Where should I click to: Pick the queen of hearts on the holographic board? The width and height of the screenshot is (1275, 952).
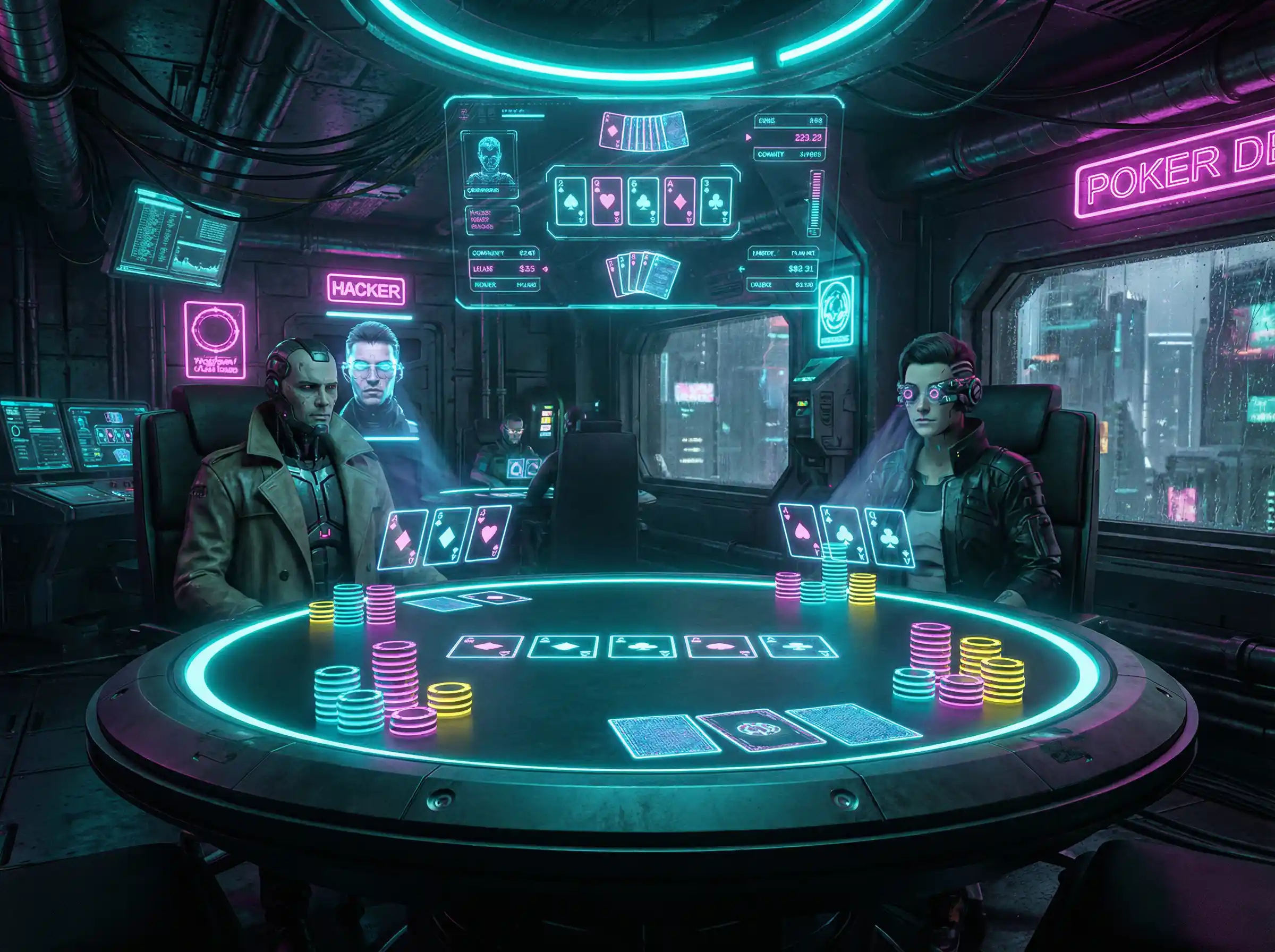click(x=607, y=201)
